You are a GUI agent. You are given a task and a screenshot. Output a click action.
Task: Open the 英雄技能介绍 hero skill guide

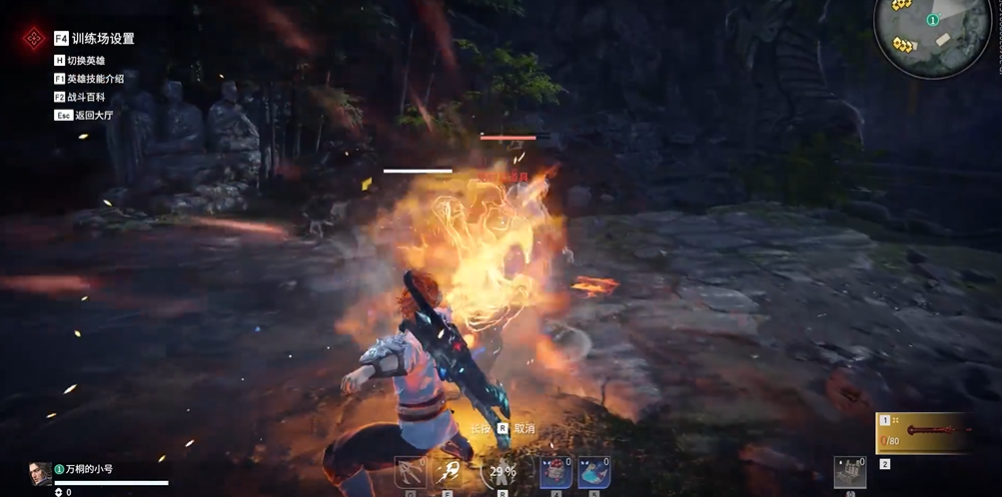(95, 79)
